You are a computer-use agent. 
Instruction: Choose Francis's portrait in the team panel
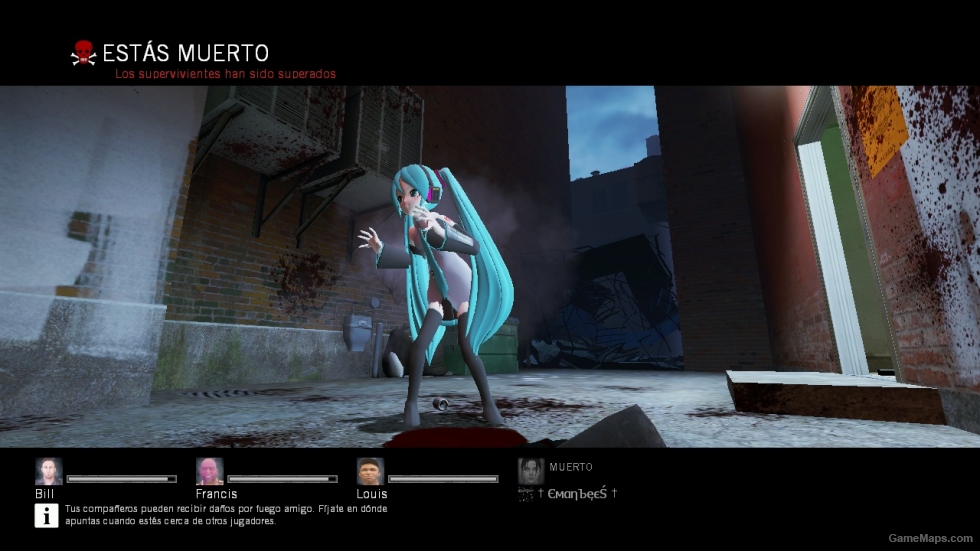[x=209, y=471]
